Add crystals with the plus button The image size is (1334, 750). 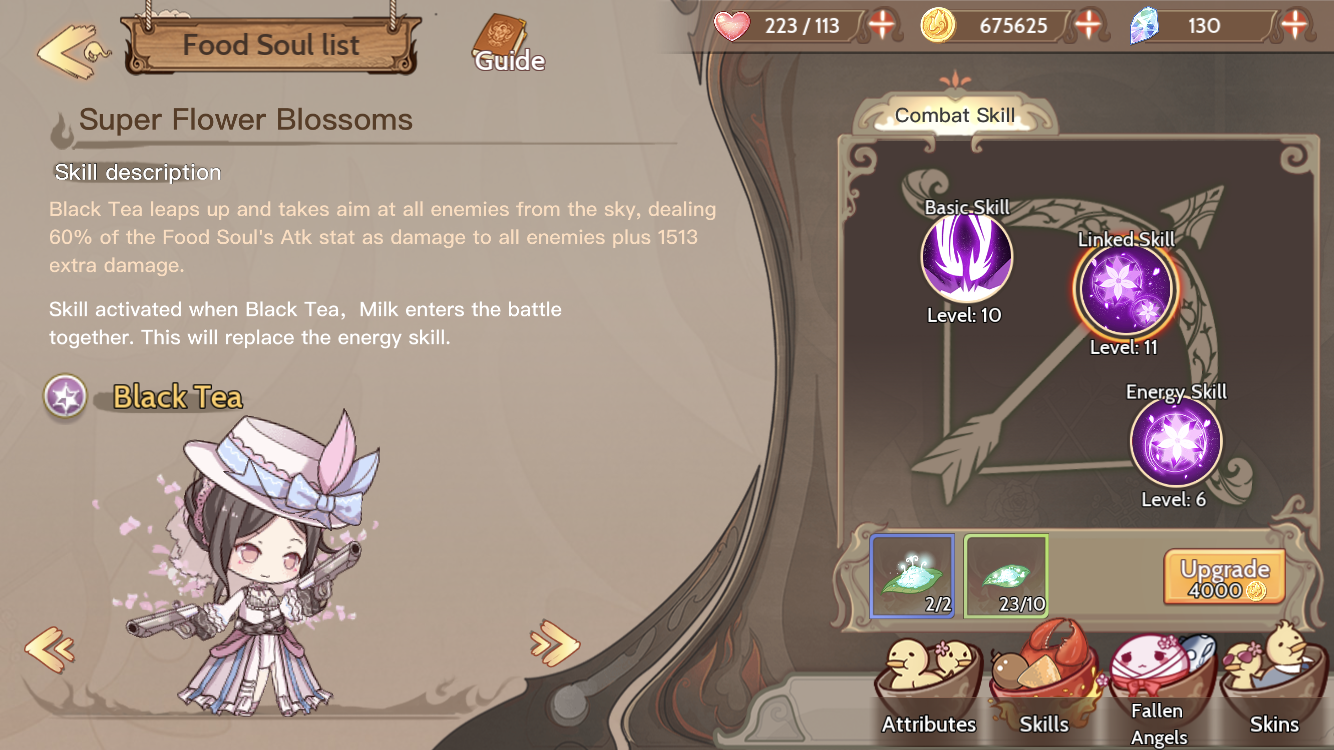(1294, 25)
